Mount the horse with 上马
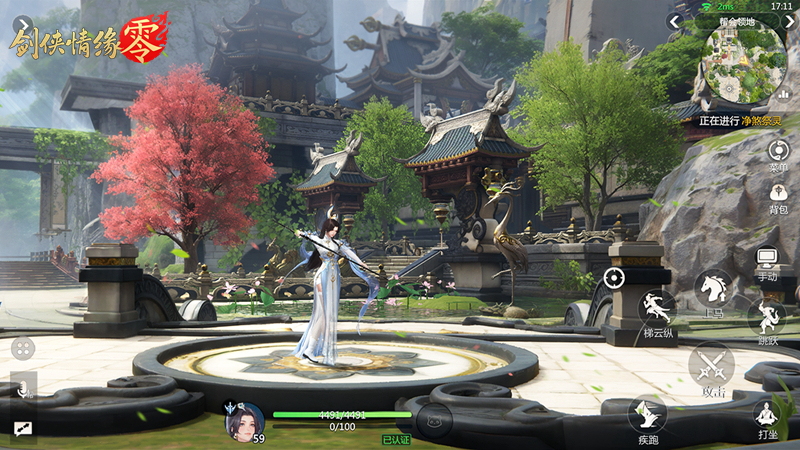 pyautogui.click(x=714, y=290)
